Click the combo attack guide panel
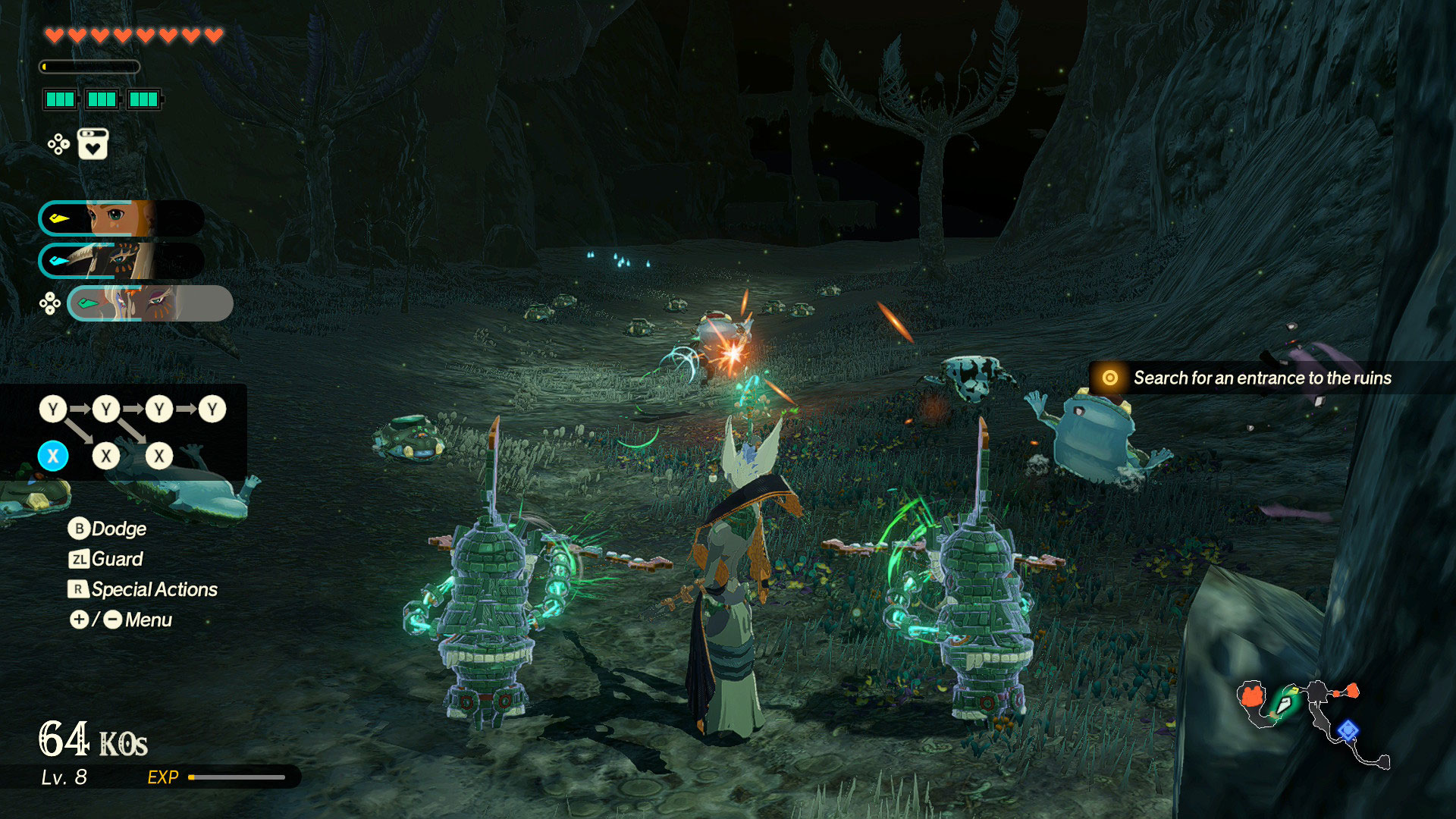Image resolution: width=1456 pixels, height=819 pixels. click(x=123, y=432)
